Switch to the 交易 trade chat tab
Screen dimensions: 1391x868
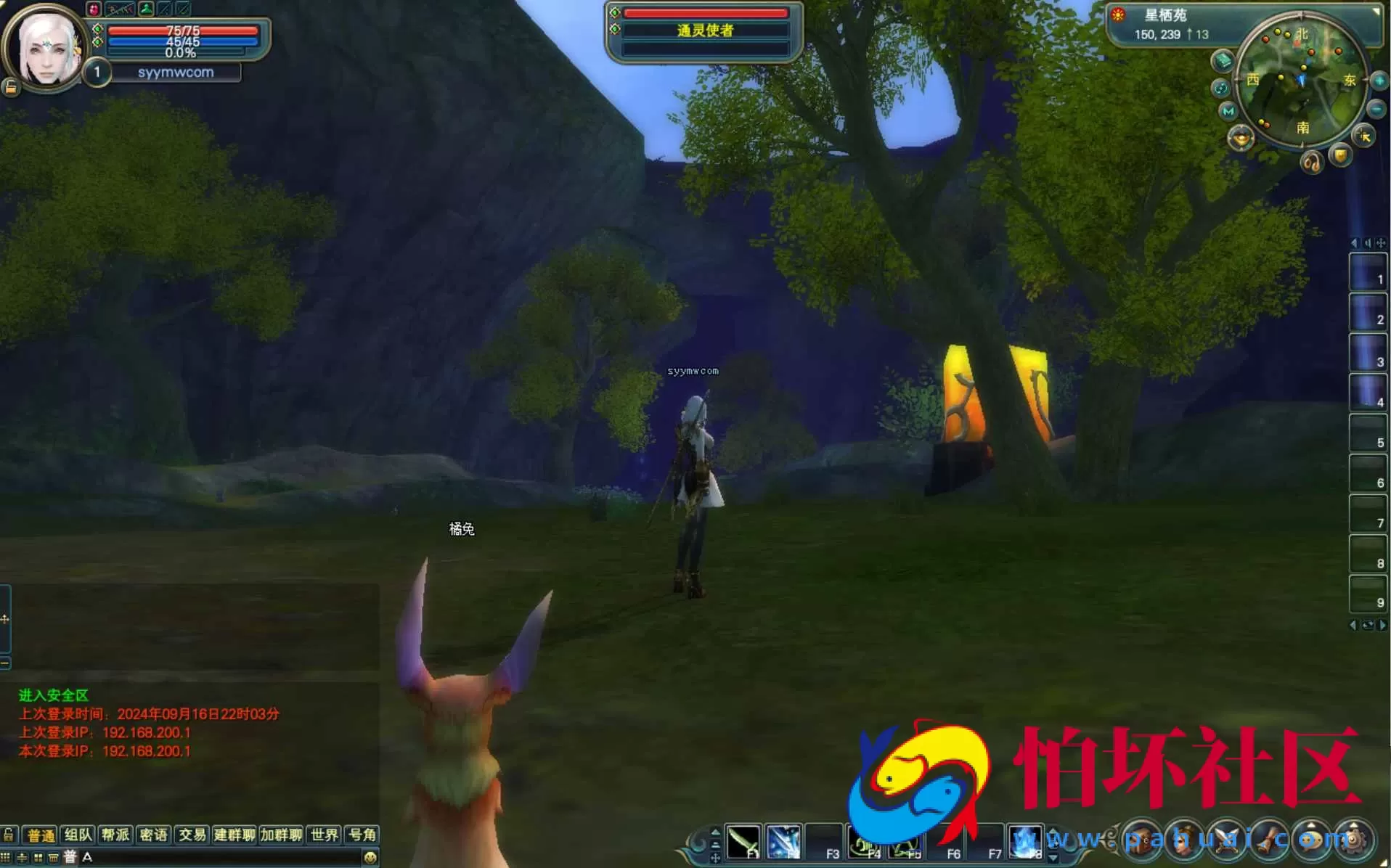tap(192, 835)
